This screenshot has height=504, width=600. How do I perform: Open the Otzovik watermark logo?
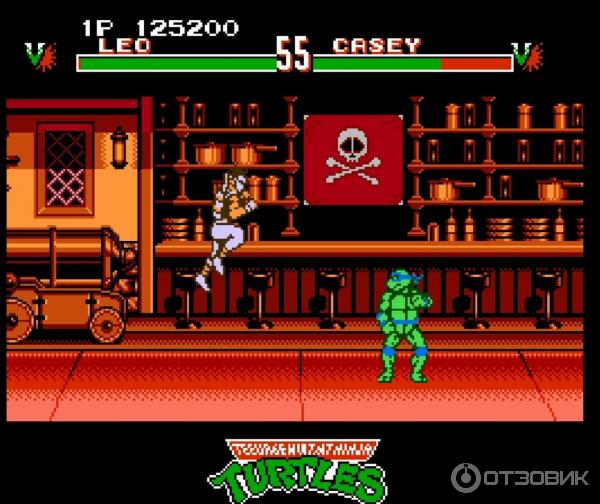tap(518, 476)
